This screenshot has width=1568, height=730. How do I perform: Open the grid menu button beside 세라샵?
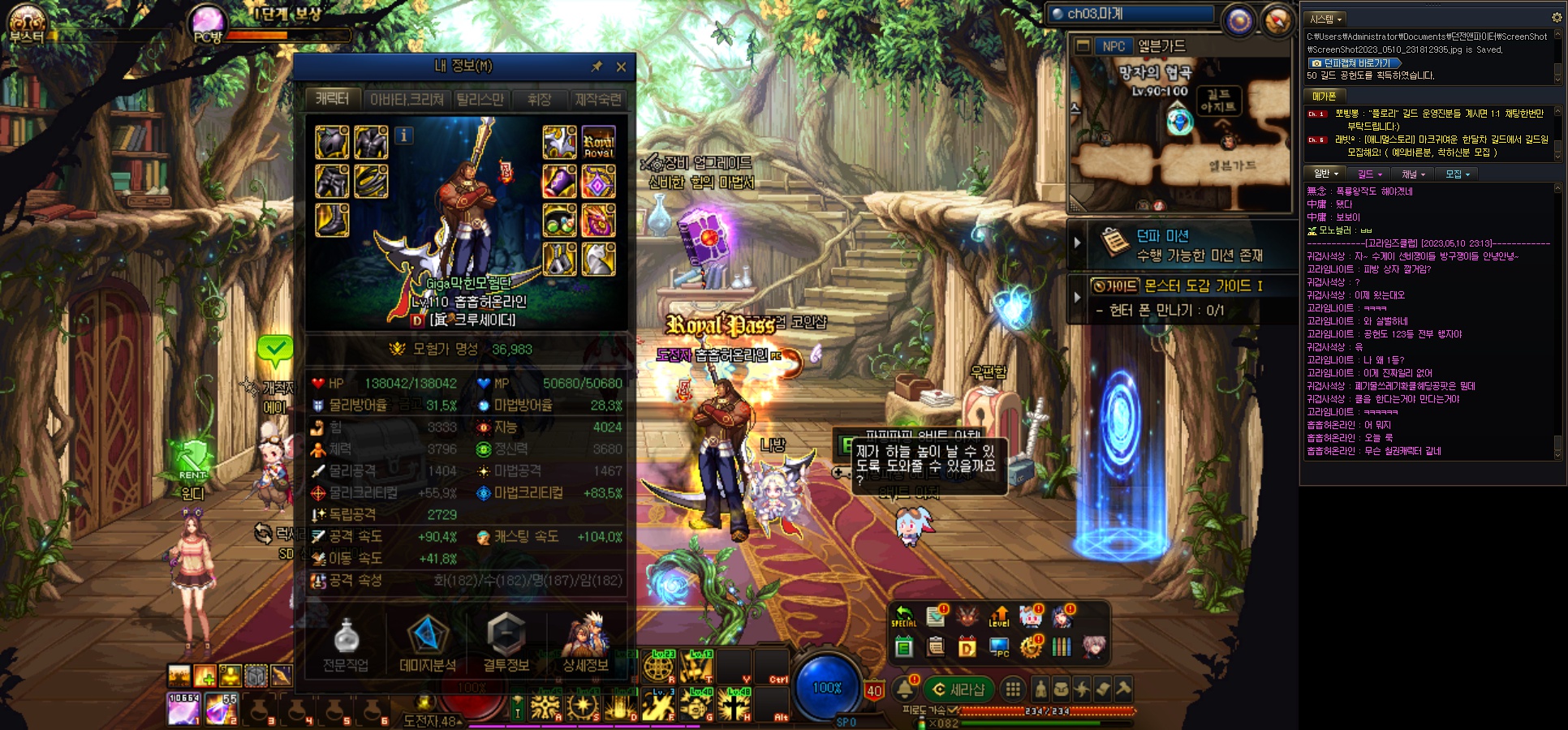(1012, 689)
